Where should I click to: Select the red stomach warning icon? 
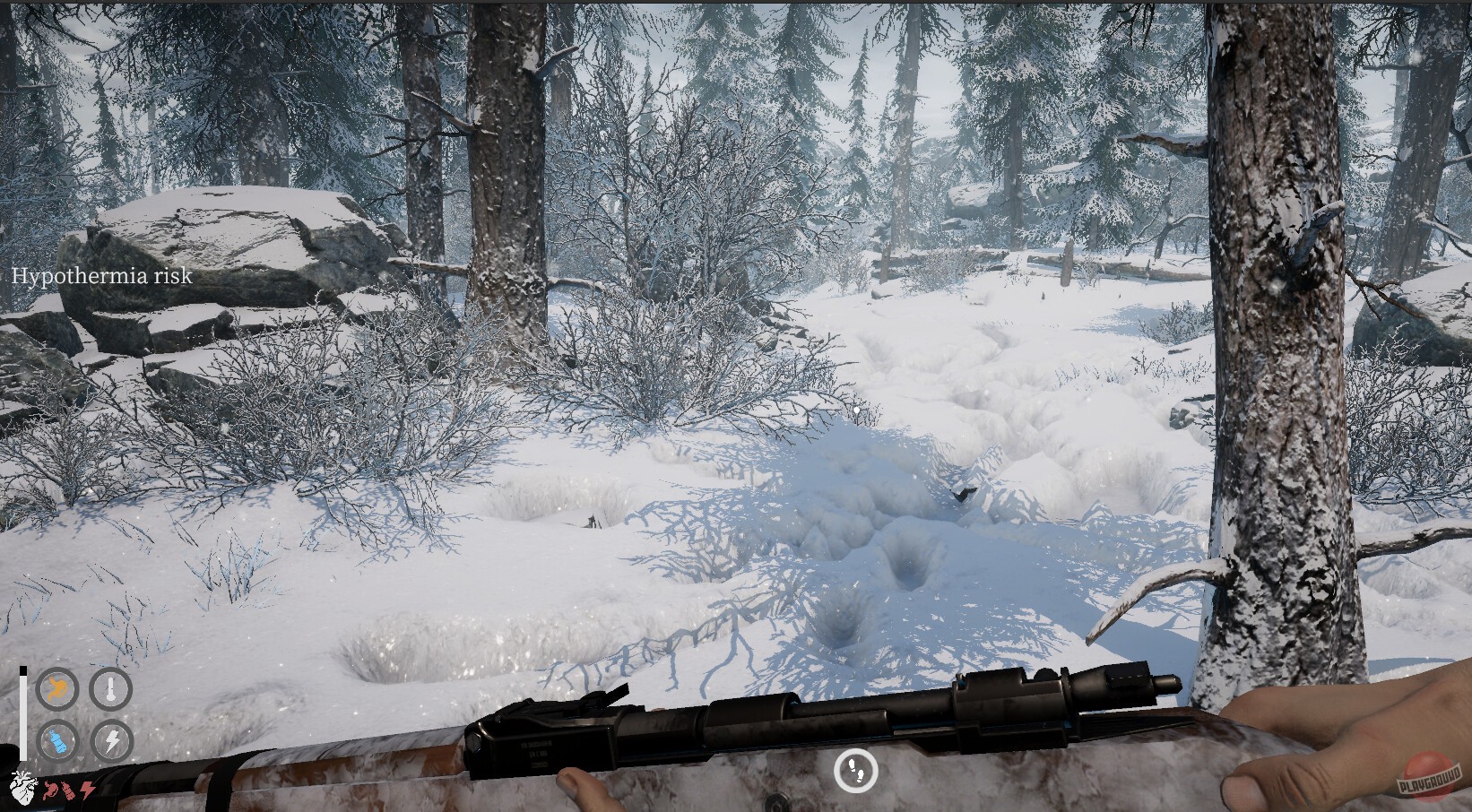[x=50, y=792]
